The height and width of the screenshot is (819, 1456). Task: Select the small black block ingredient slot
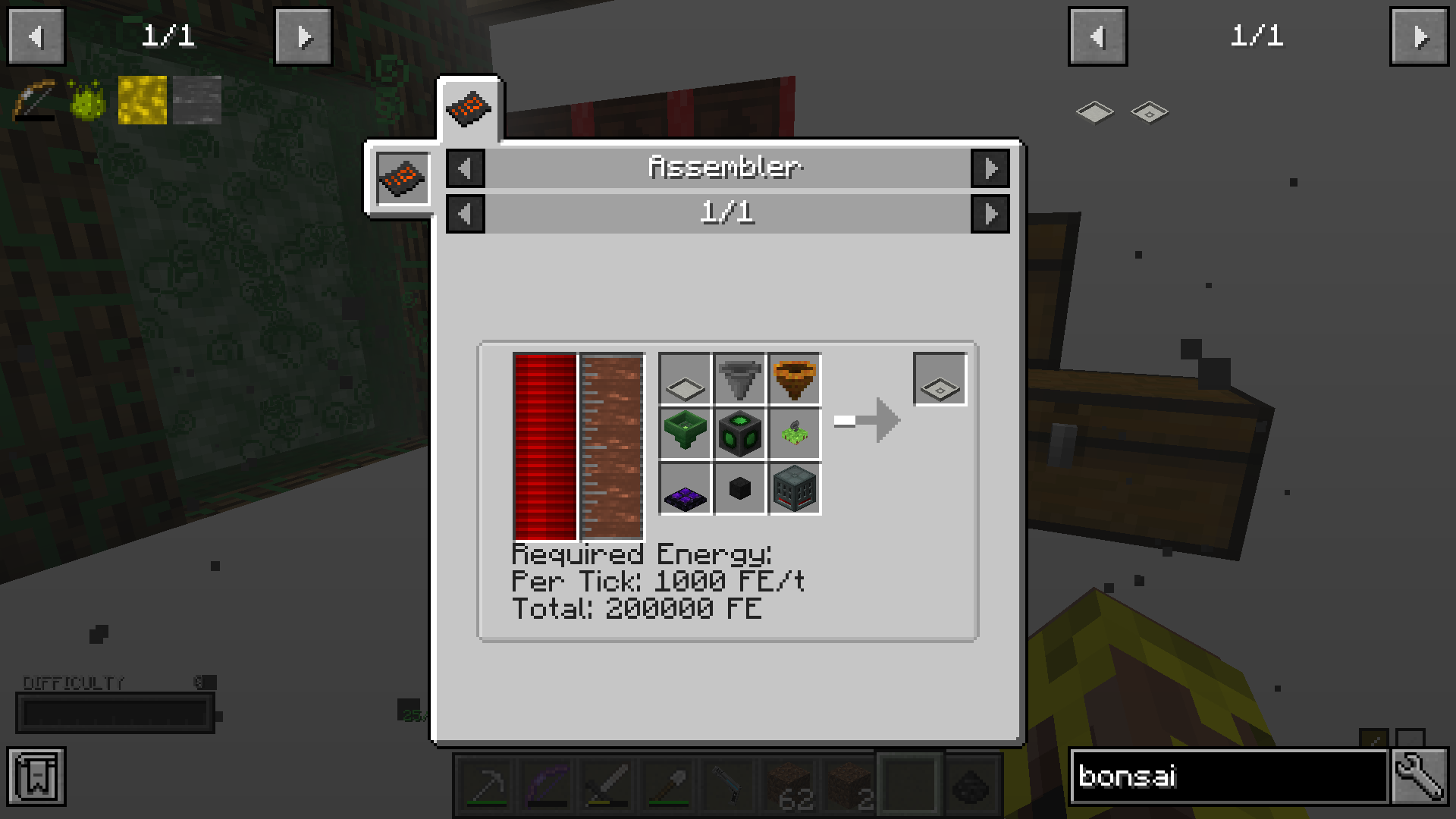[x=739, y=489]
